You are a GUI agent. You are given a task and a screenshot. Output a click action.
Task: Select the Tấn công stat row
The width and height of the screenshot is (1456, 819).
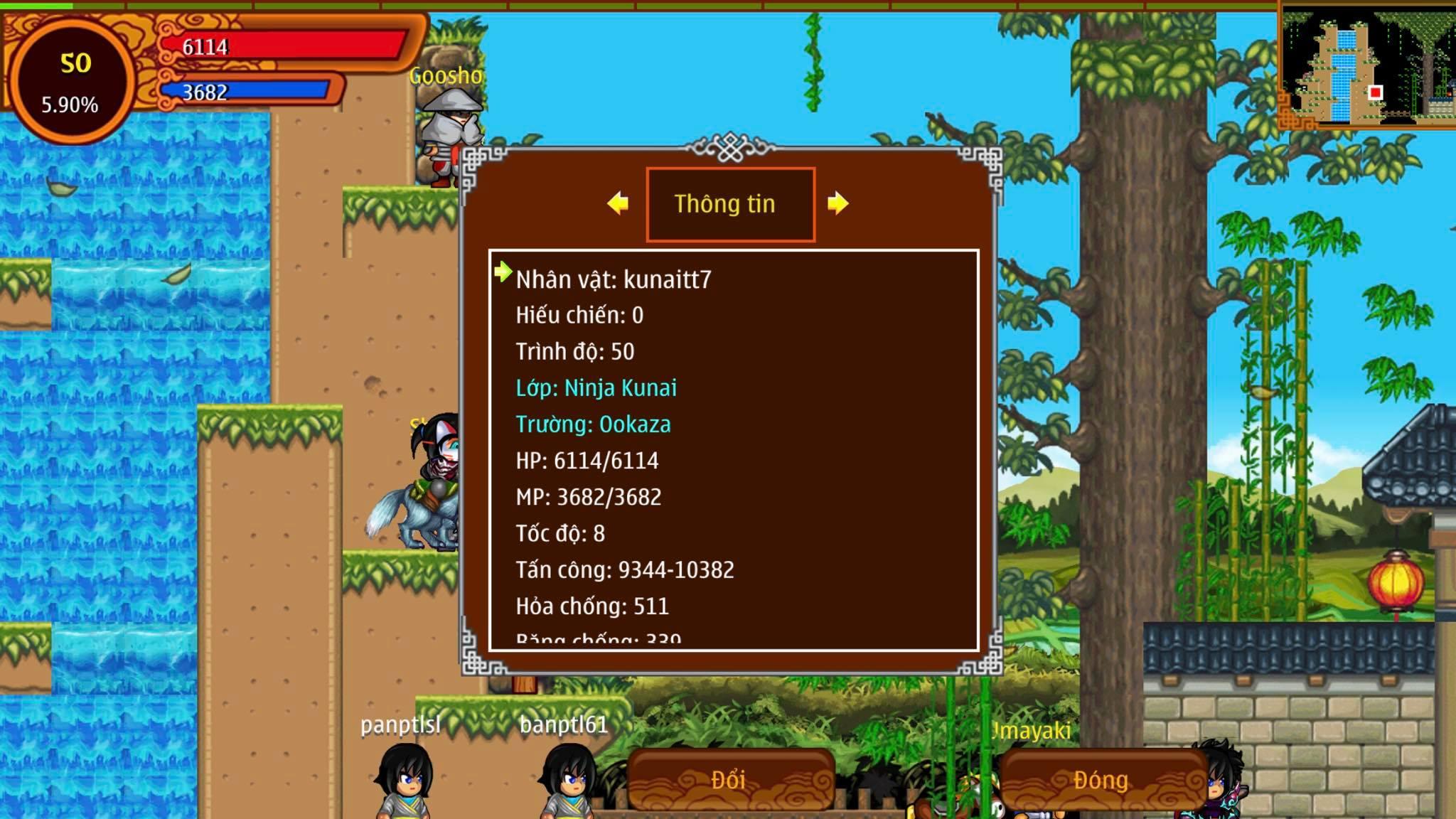tap(624, 570)
